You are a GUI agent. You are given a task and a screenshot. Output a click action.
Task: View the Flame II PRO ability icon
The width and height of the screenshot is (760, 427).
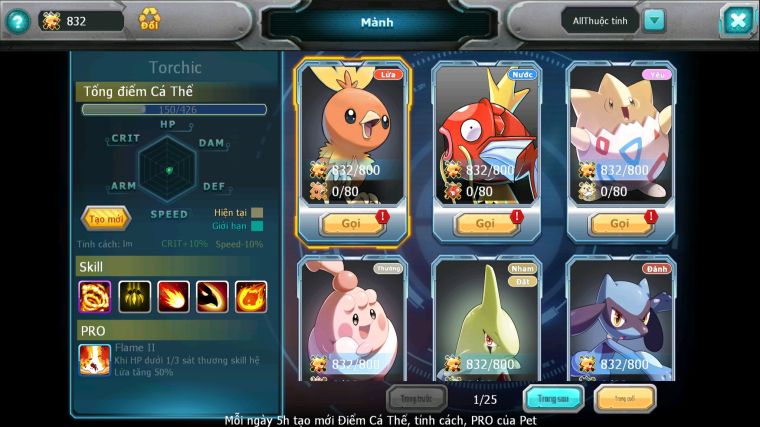click(x=95, y=359)
